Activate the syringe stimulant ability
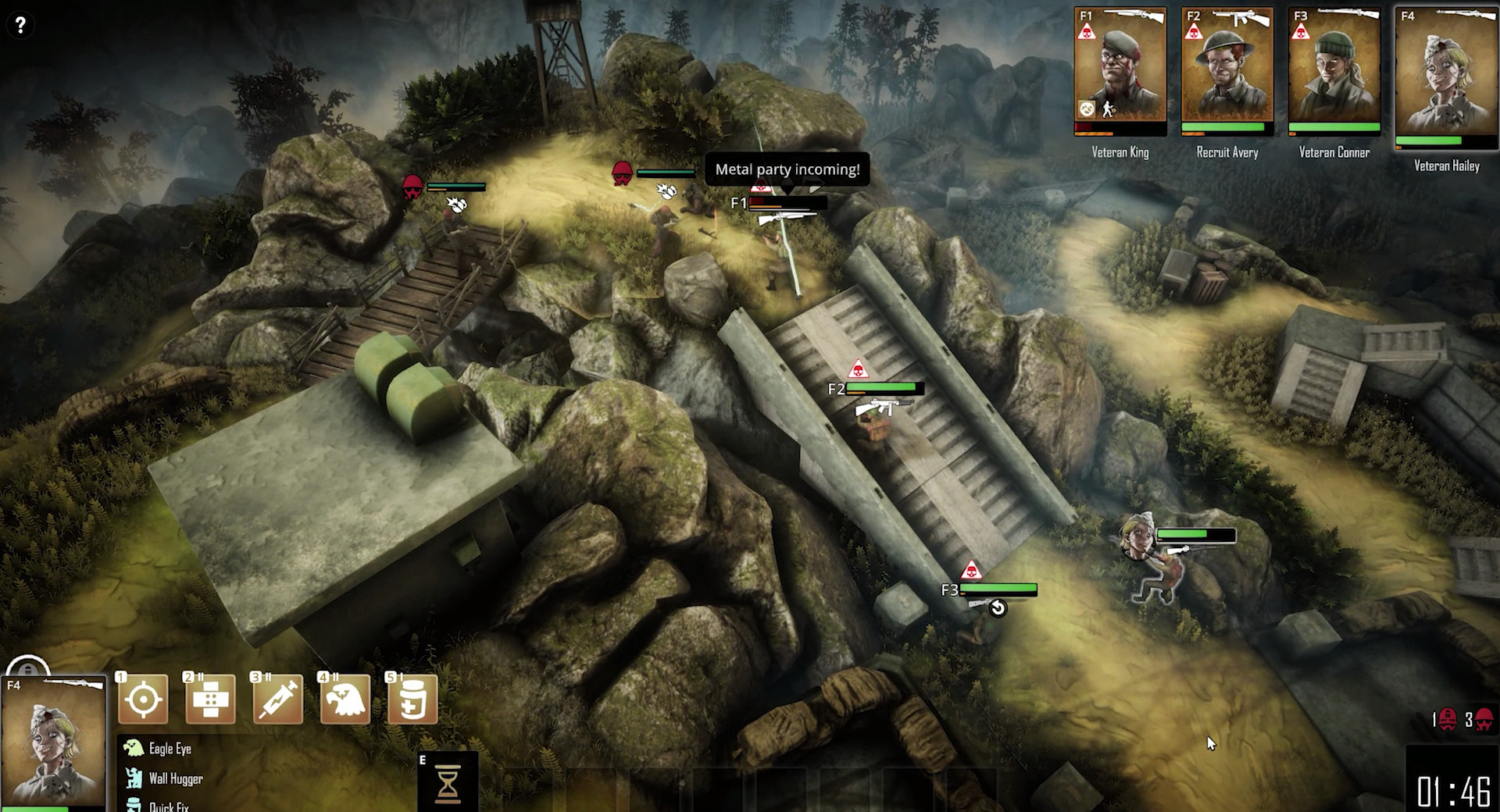Viewport: 1500px width, 812px height. coord(278,699)
